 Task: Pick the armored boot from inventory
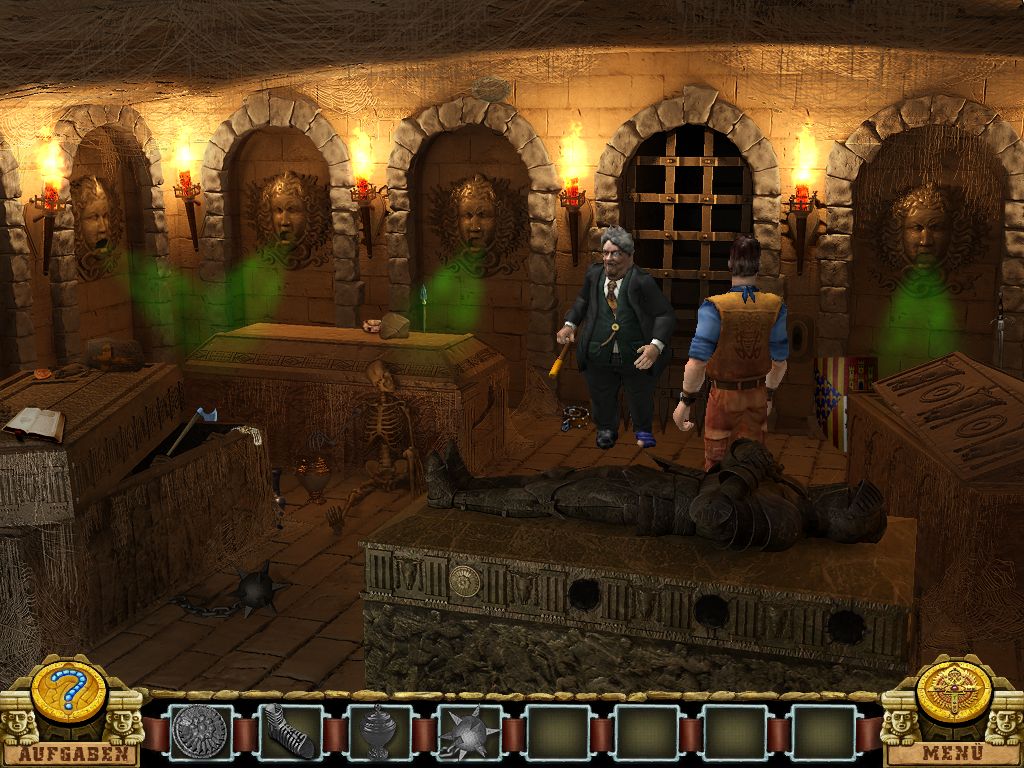point(290,733)
